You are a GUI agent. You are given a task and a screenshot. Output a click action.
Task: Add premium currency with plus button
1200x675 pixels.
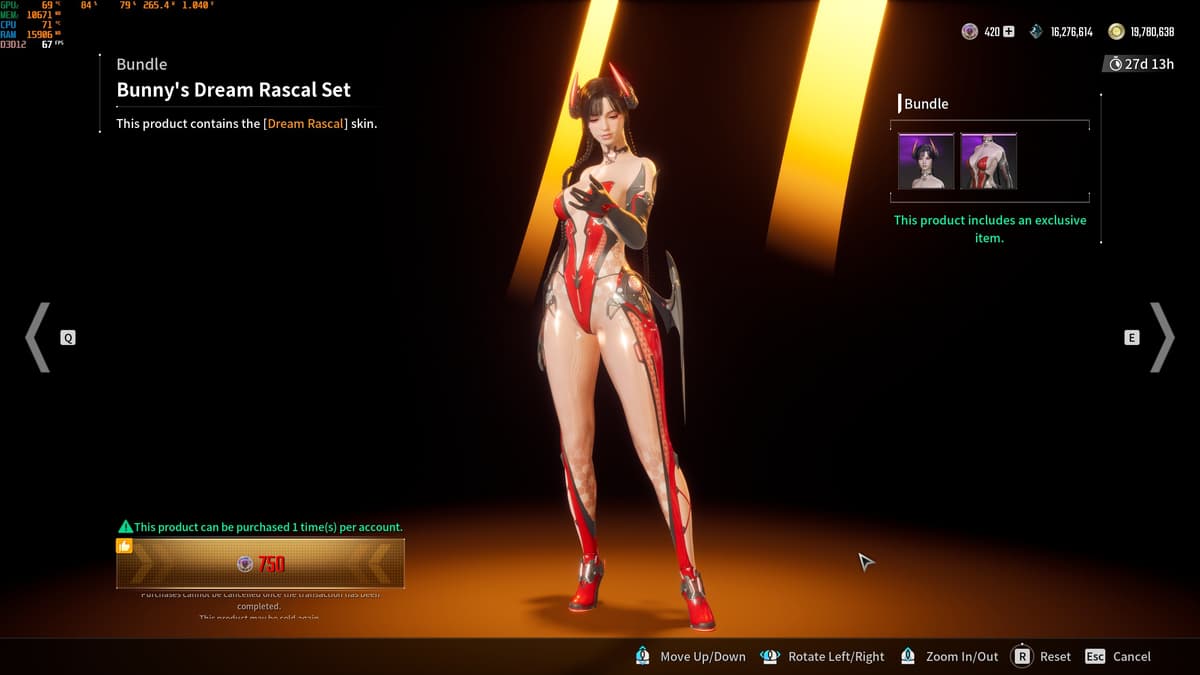click(x=1008, y=32)
